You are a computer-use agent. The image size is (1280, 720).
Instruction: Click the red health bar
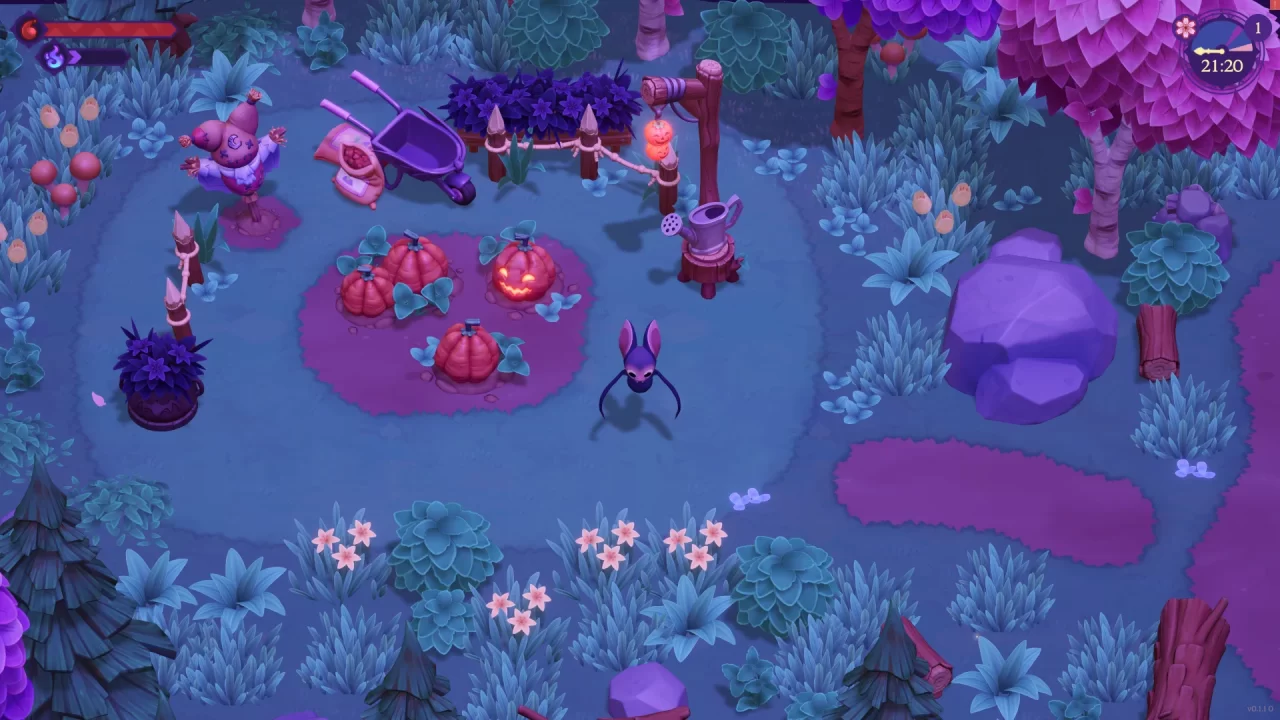point(110,27)
